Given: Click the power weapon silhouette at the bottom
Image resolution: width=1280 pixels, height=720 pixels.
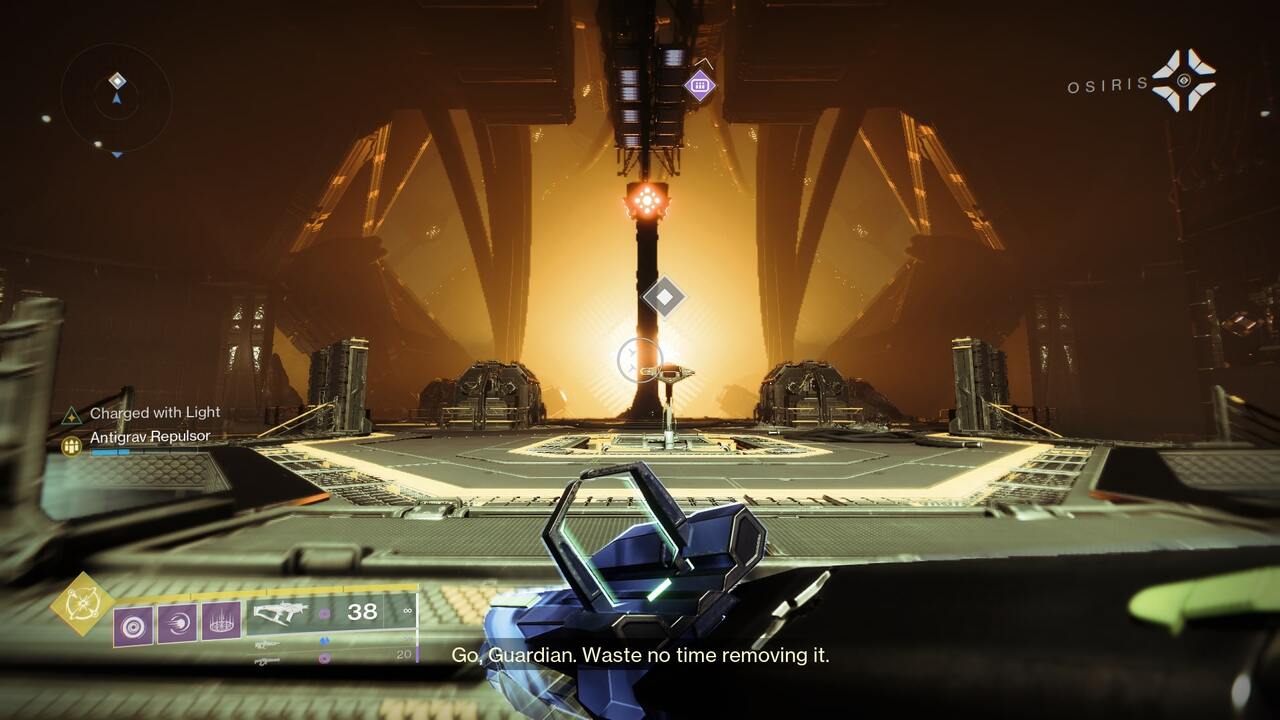Looking at the screenshot, I should (266, 659).
